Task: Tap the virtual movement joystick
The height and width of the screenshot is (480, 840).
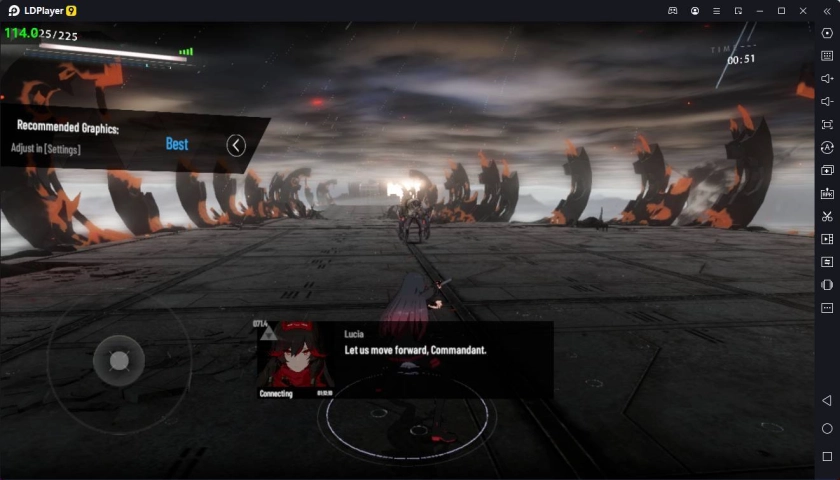Action: (119, 361)
